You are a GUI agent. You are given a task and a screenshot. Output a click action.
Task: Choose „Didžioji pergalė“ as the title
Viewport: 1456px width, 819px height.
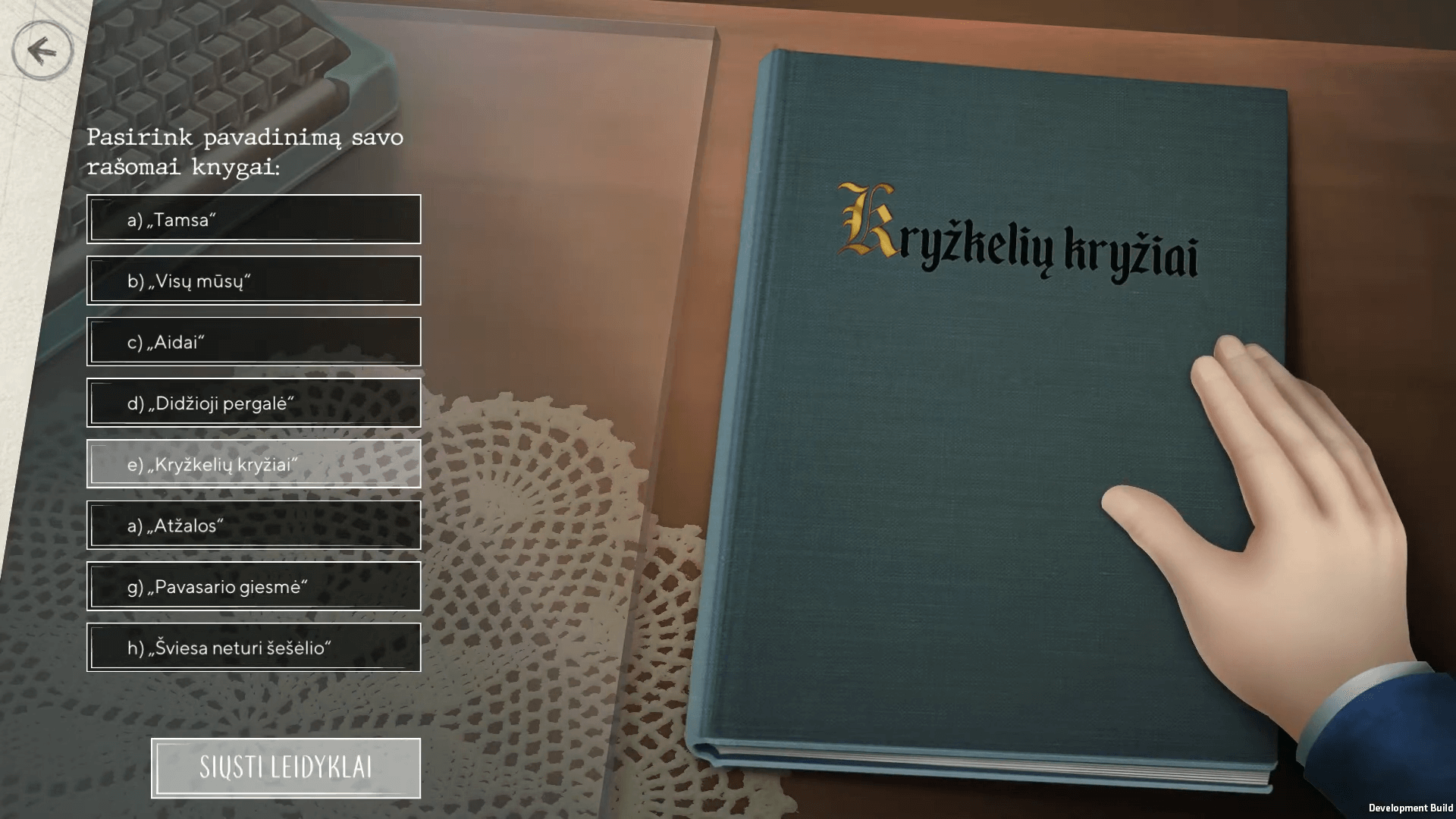253,403
